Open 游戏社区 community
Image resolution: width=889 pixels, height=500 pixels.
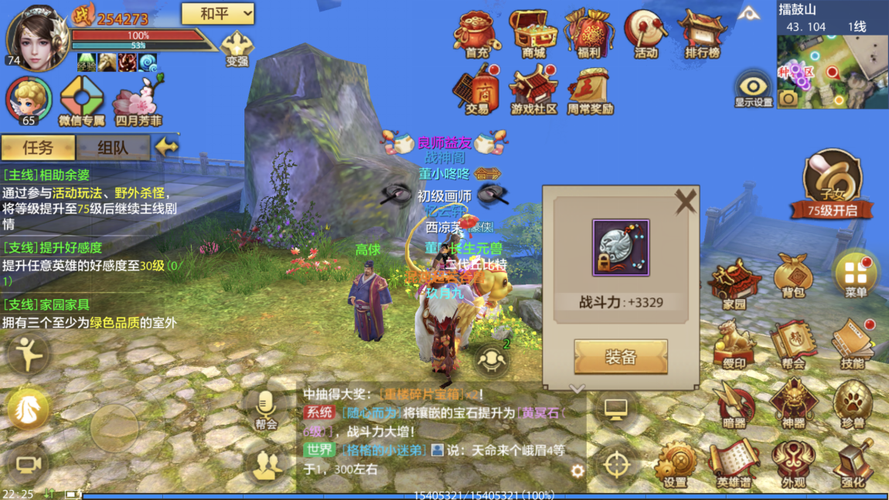[533, 88]
